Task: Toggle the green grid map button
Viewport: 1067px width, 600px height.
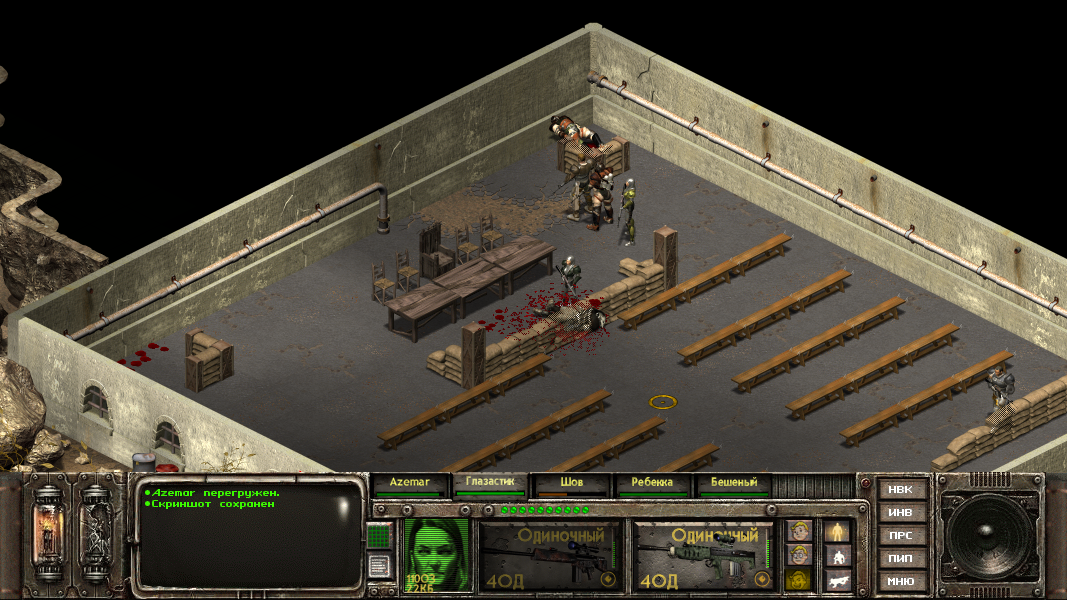Action: click(x=379, y=536)
